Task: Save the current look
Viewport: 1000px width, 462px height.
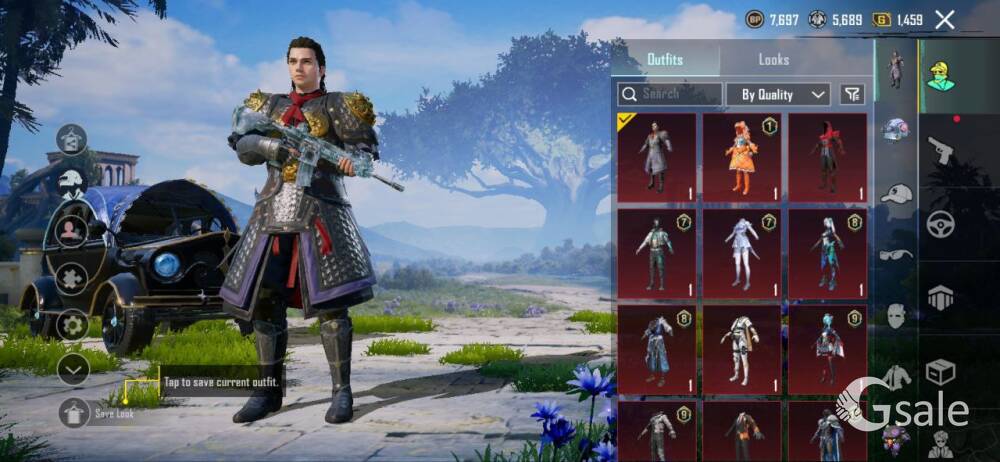Action: (x=75, y=412)
